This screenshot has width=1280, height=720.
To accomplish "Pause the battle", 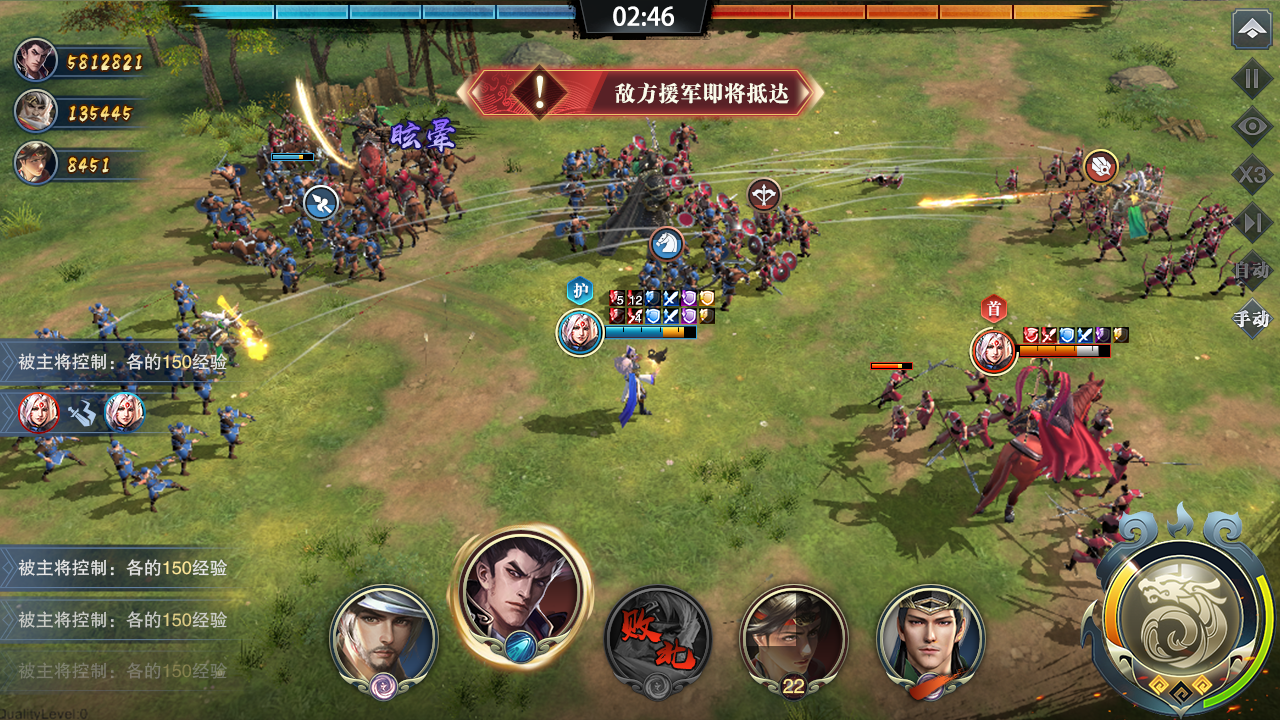I will tap(1251, 78).
